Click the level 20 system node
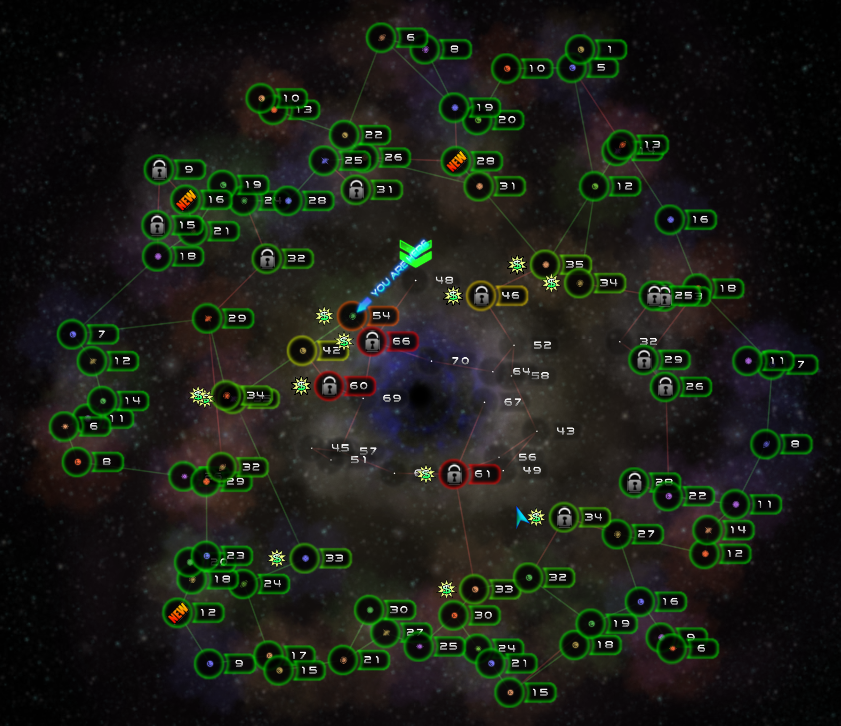This screenshot has height=726, width=841. [478, 120]
